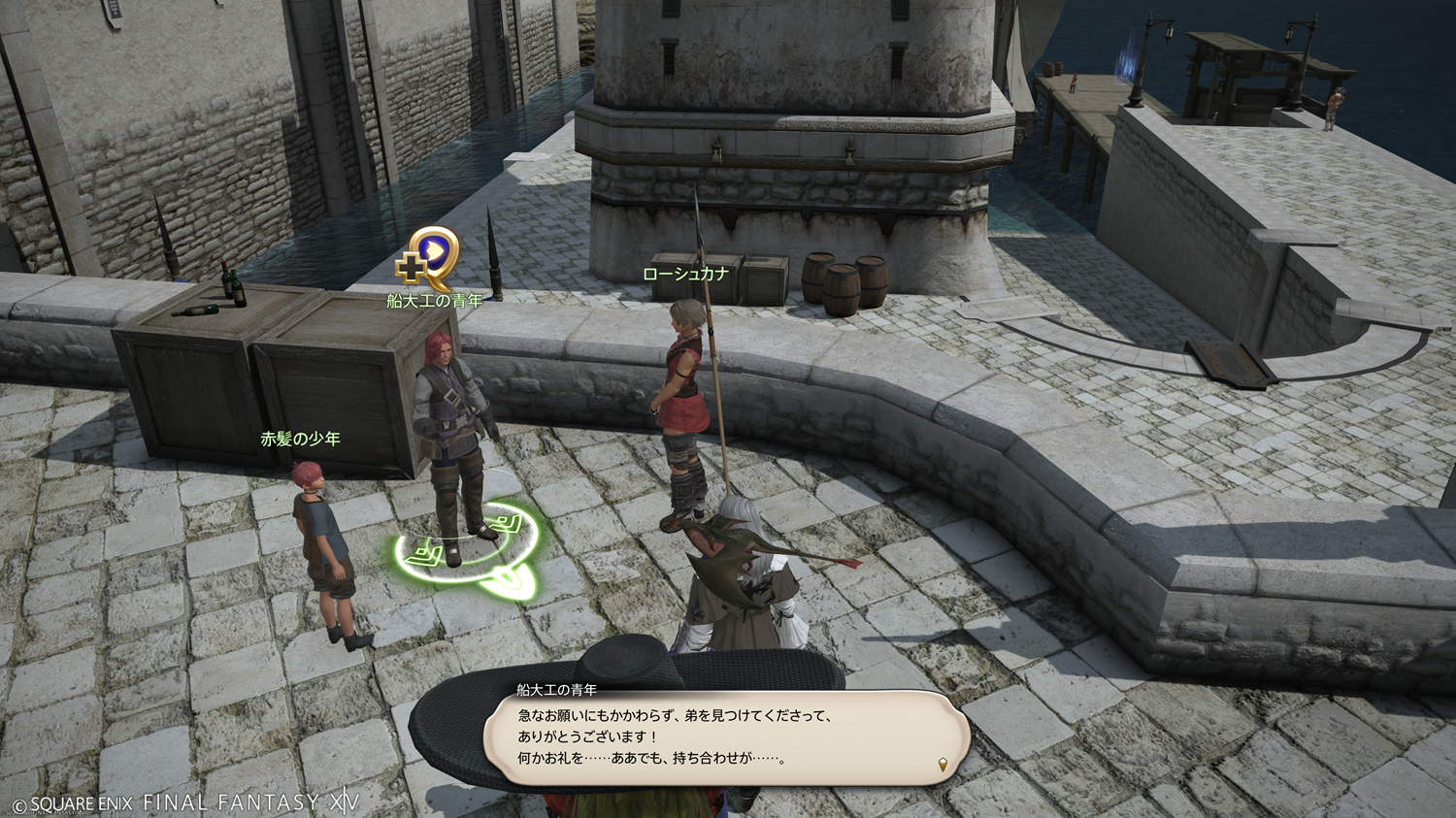The image size is (1456, 818).
Task: Target the ローシュカナ nameplate
Action: (x=685, y=275)
